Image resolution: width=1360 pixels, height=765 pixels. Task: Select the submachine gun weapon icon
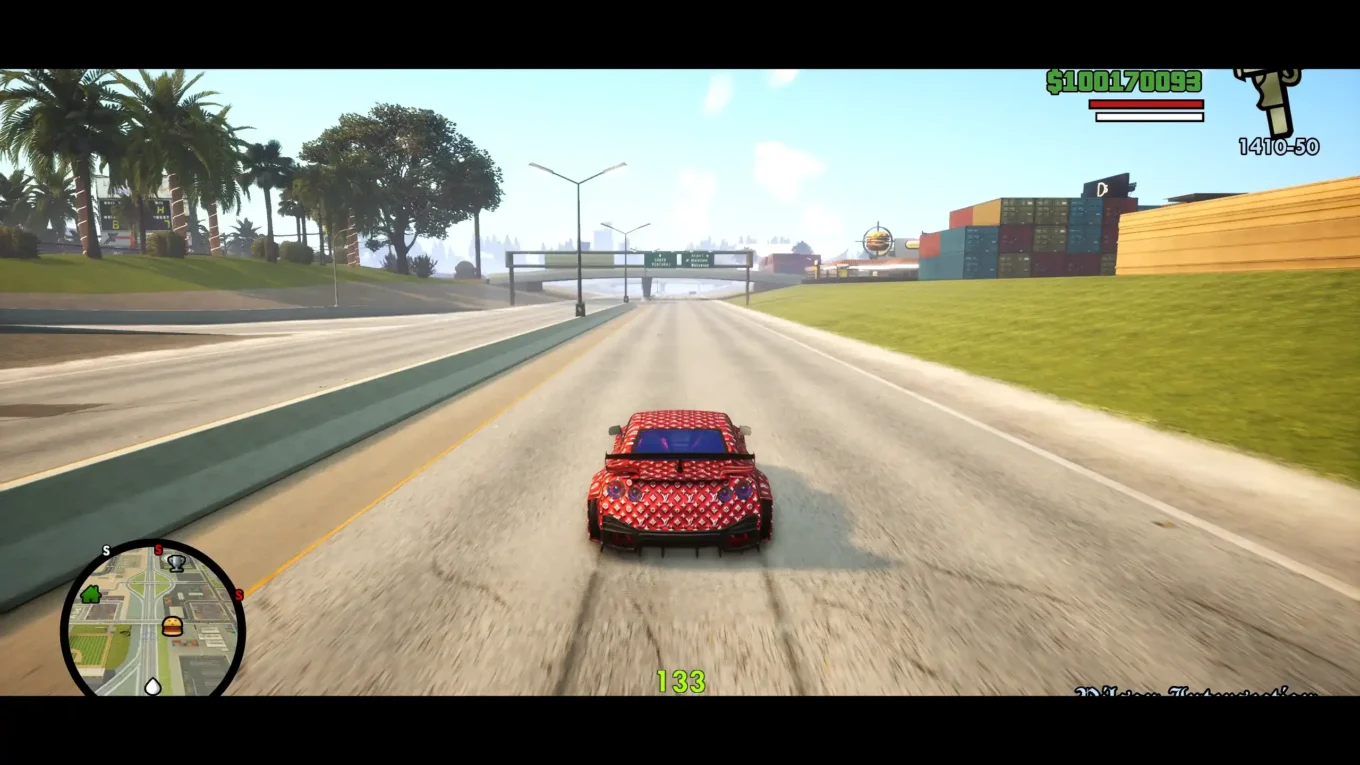(1270, 100)
